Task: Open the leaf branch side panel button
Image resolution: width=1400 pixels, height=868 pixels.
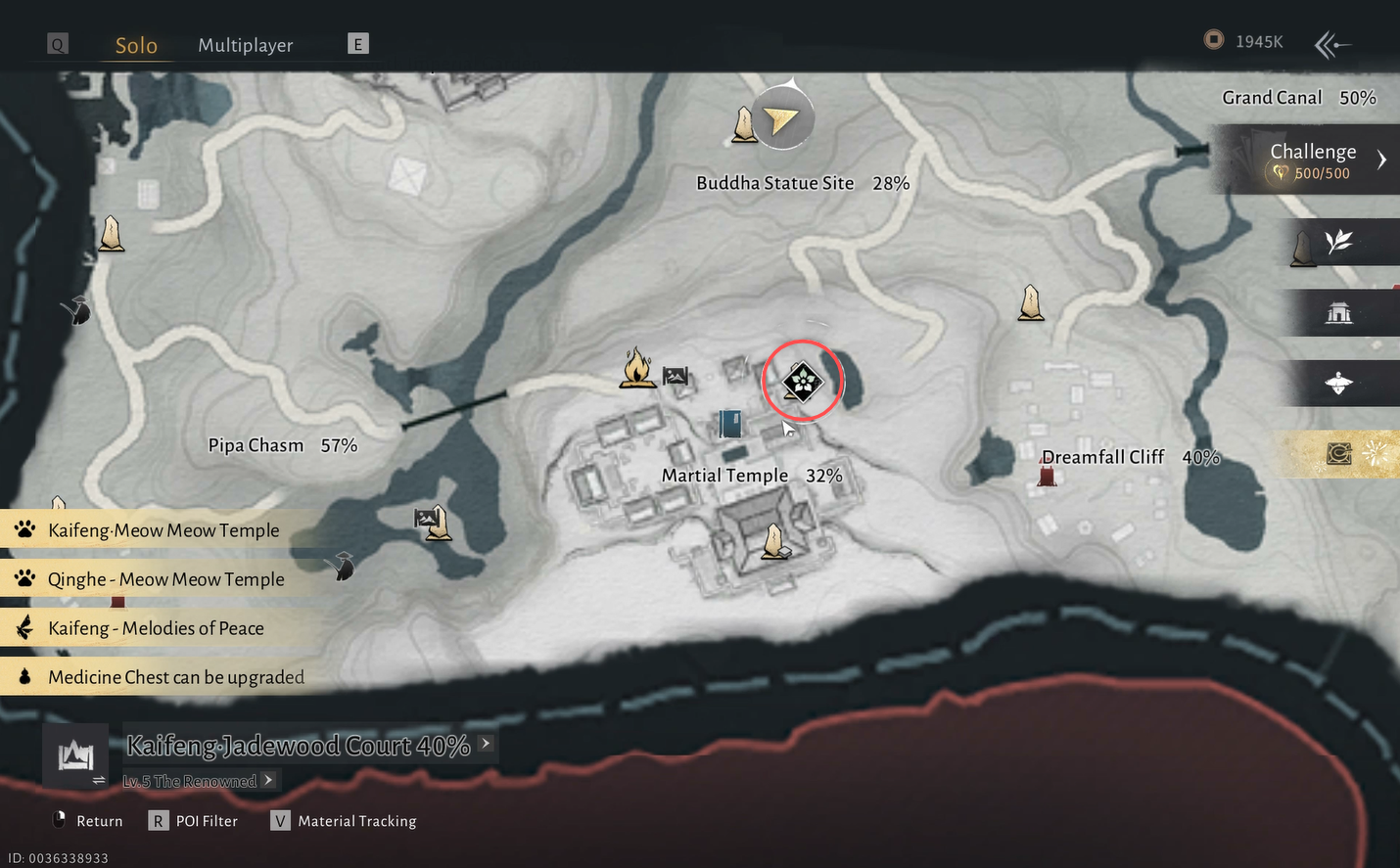Action: click(1338, 242)
